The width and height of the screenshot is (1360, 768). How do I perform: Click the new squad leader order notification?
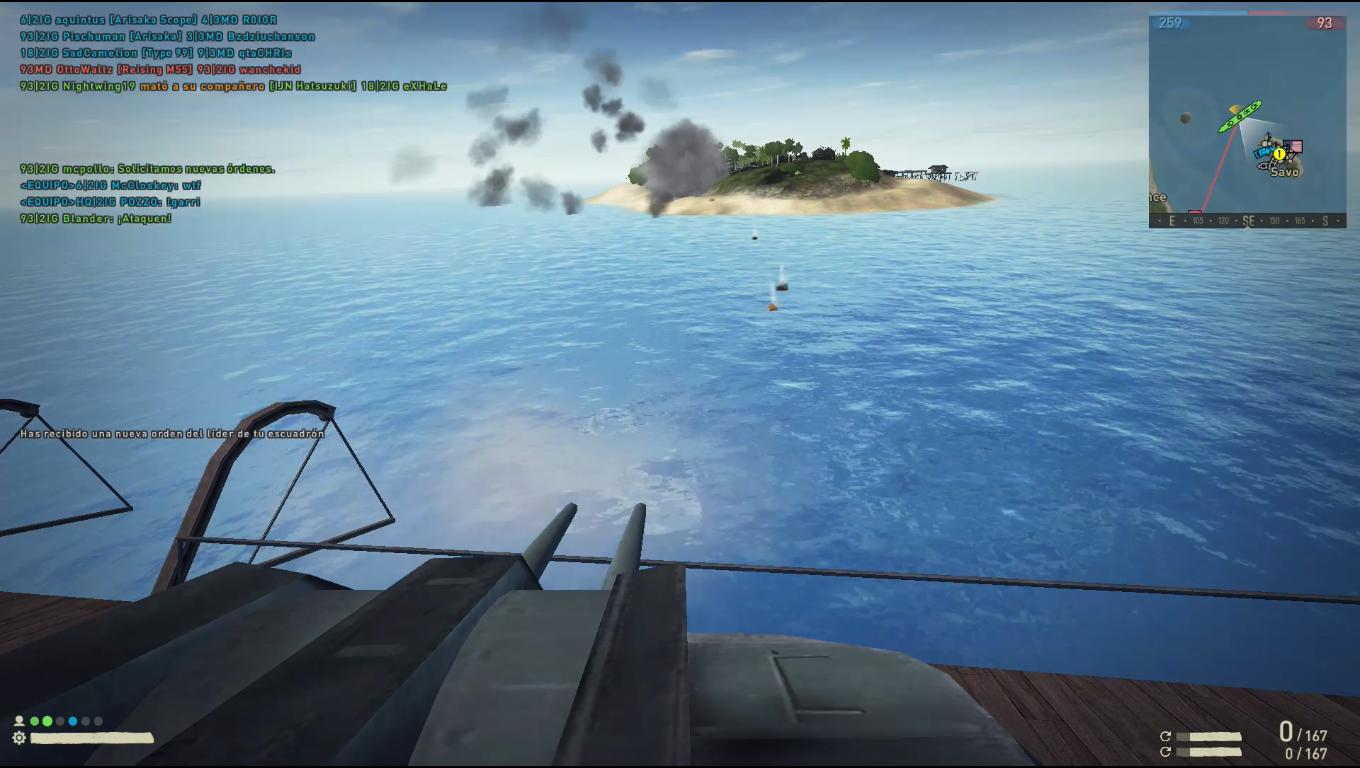tap(173, 434)
